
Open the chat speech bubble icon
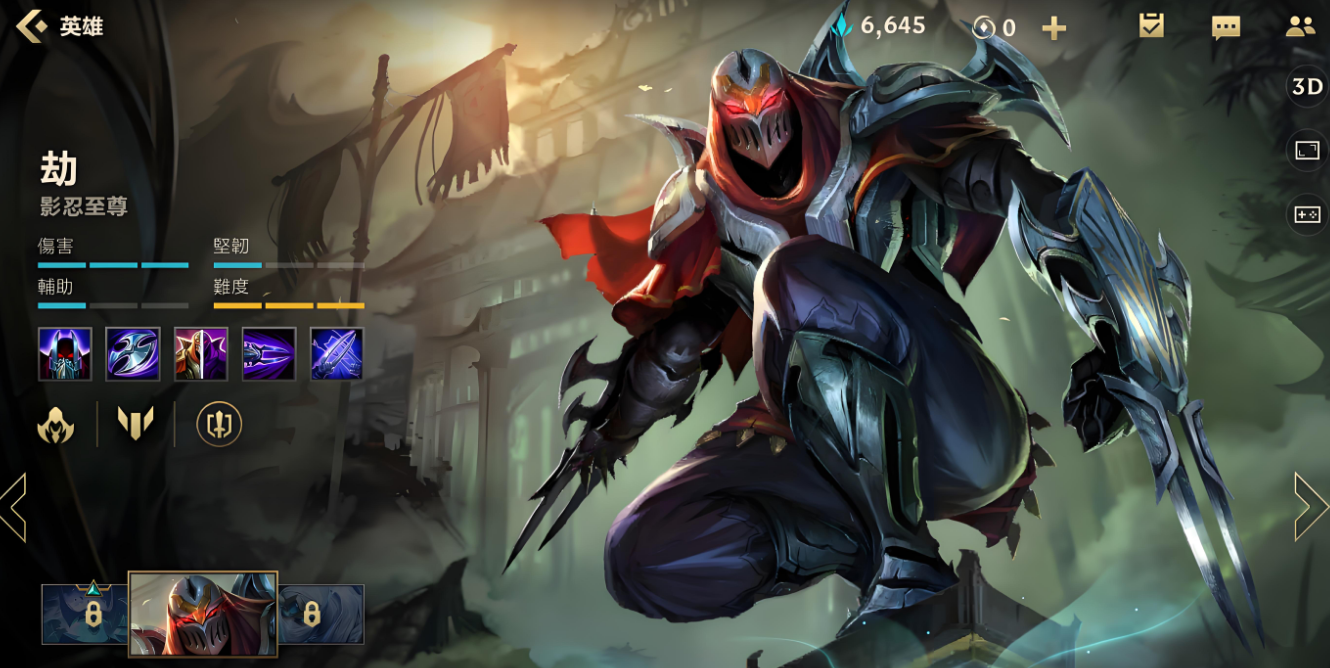coord(1226,27)
